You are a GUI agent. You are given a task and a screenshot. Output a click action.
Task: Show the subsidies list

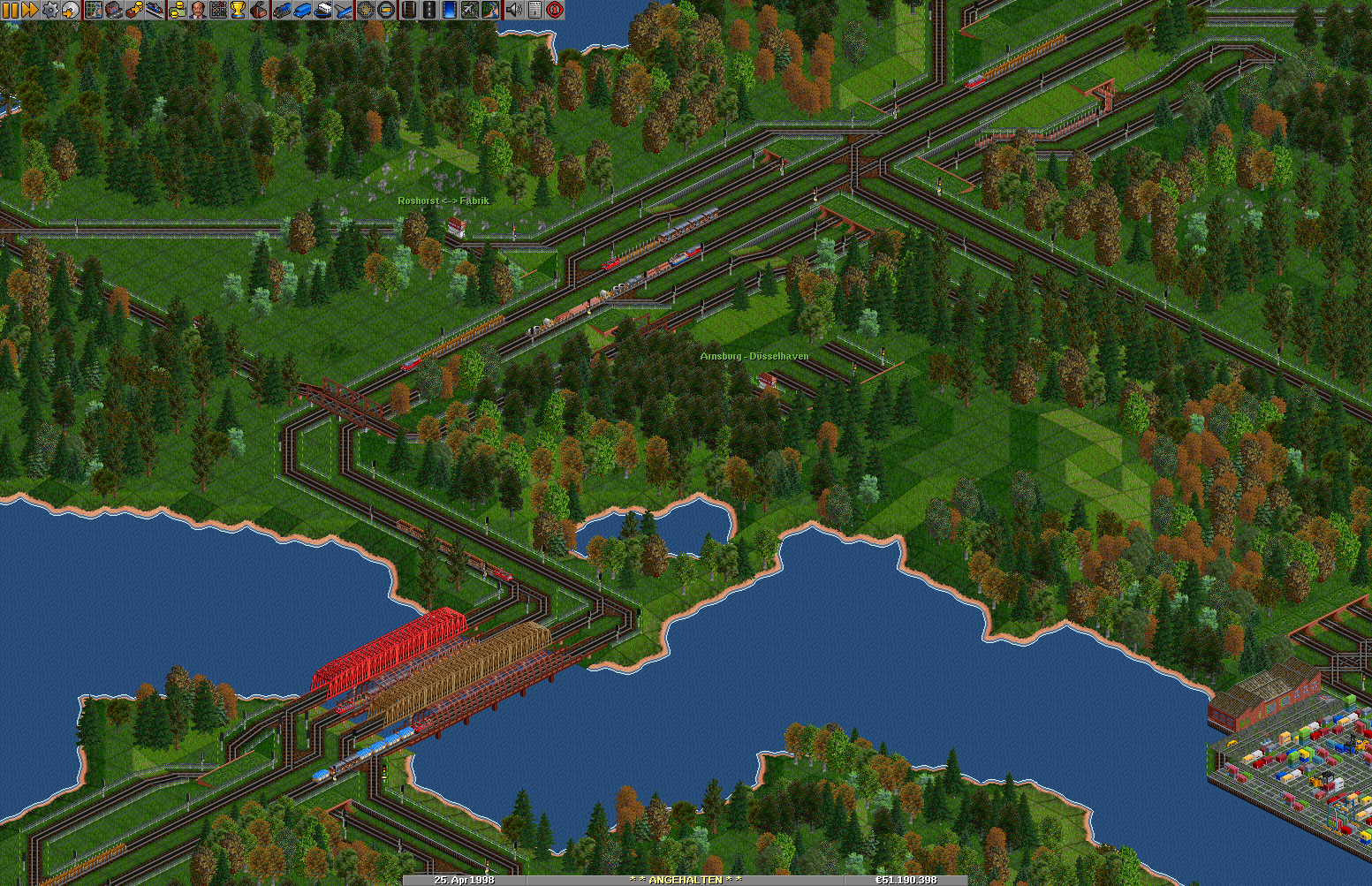[x=134, y=10]
